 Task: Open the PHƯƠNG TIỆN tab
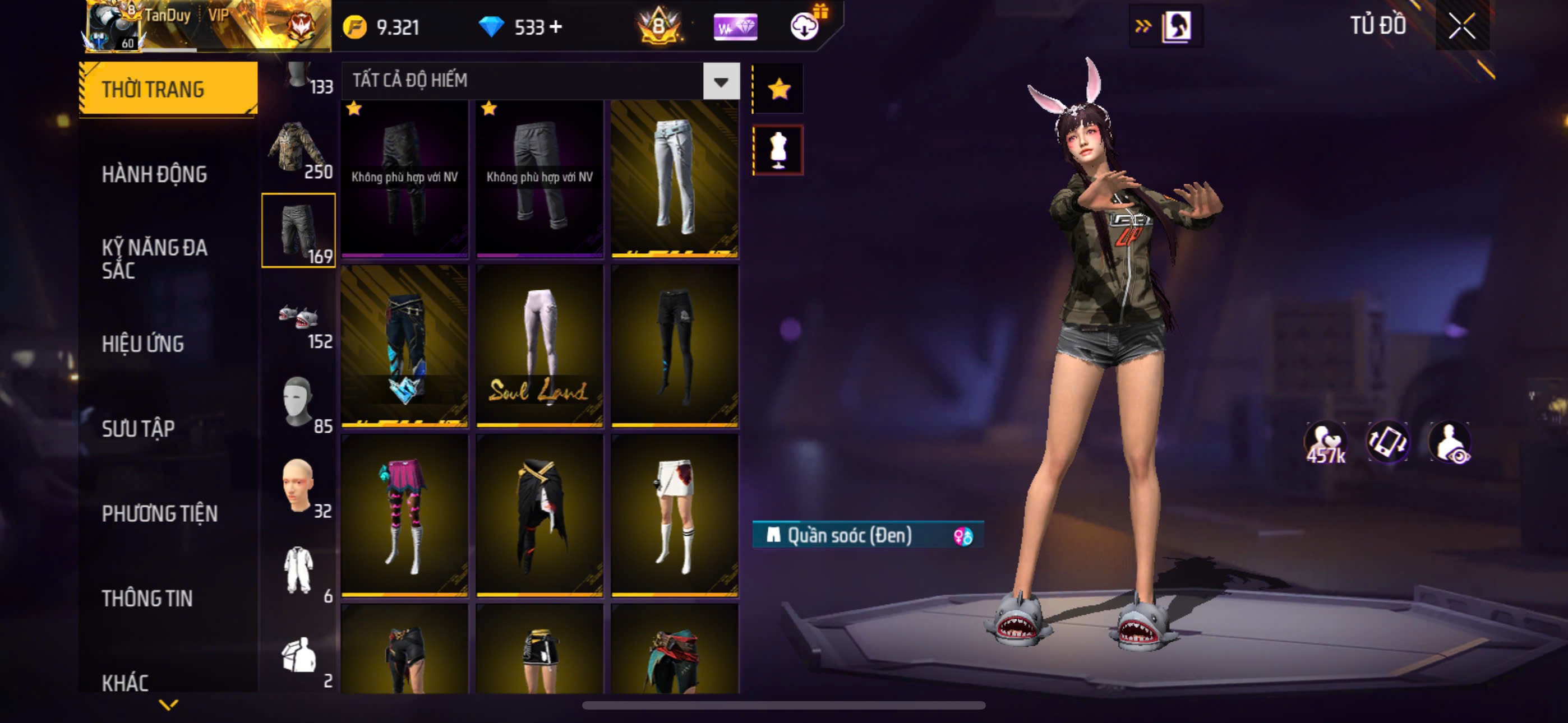tap(159, 513)
